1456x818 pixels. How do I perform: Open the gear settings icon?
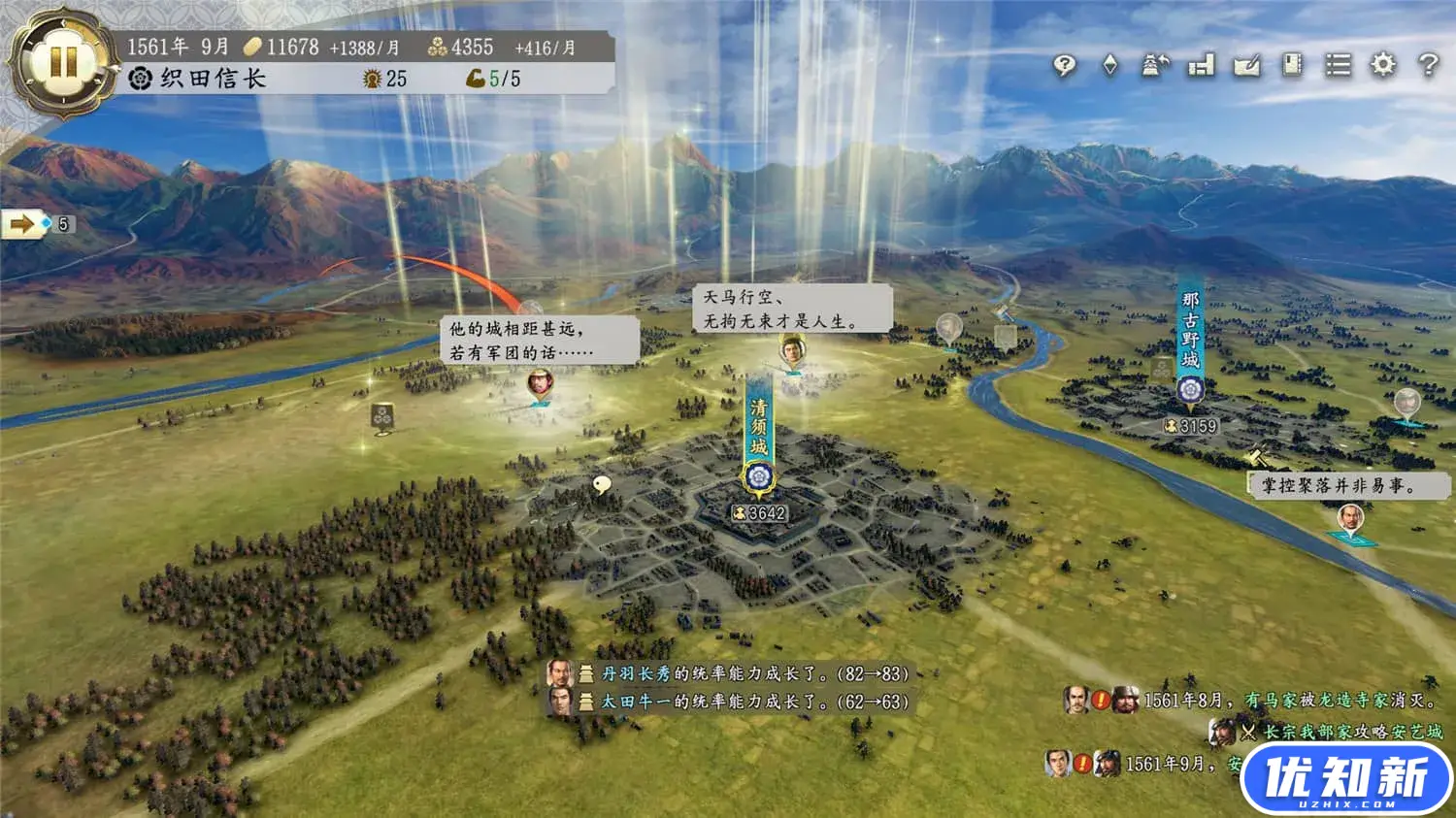(1383, 65)
